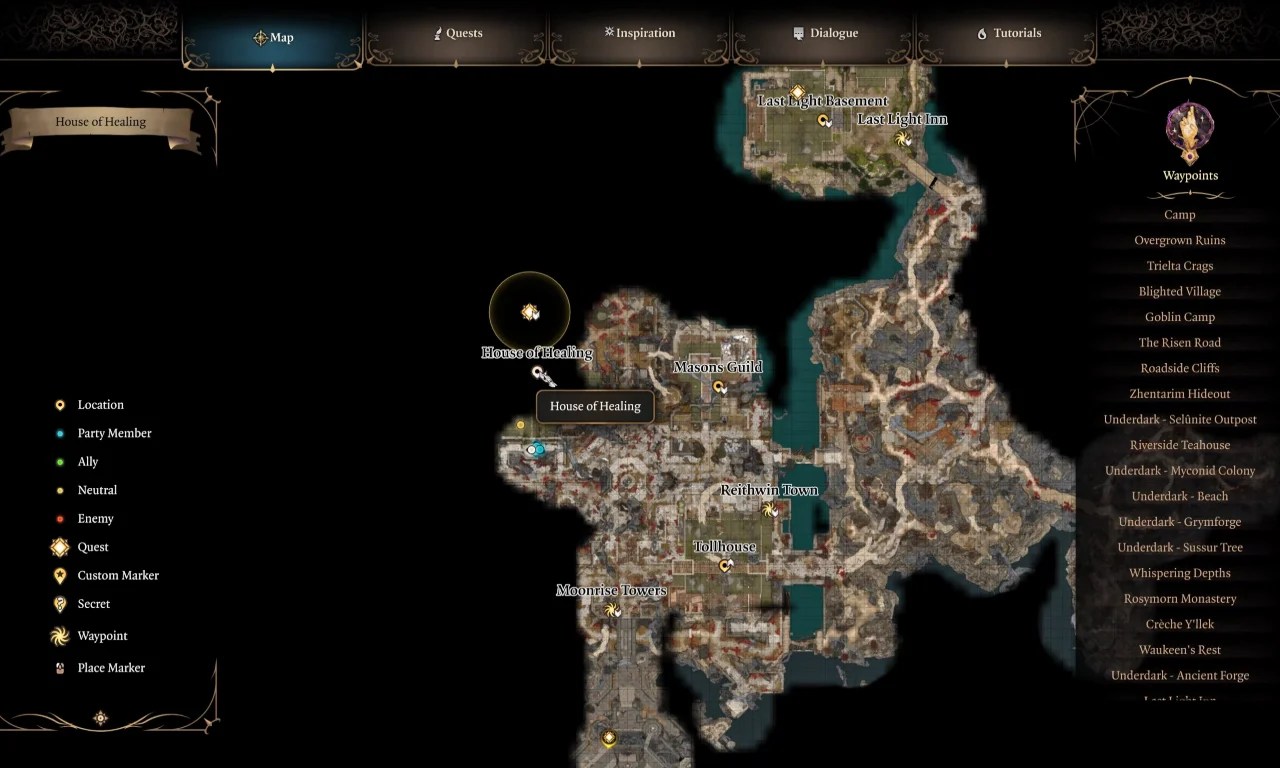Click the Tollhouse waypoint marker

click(725, 565)
